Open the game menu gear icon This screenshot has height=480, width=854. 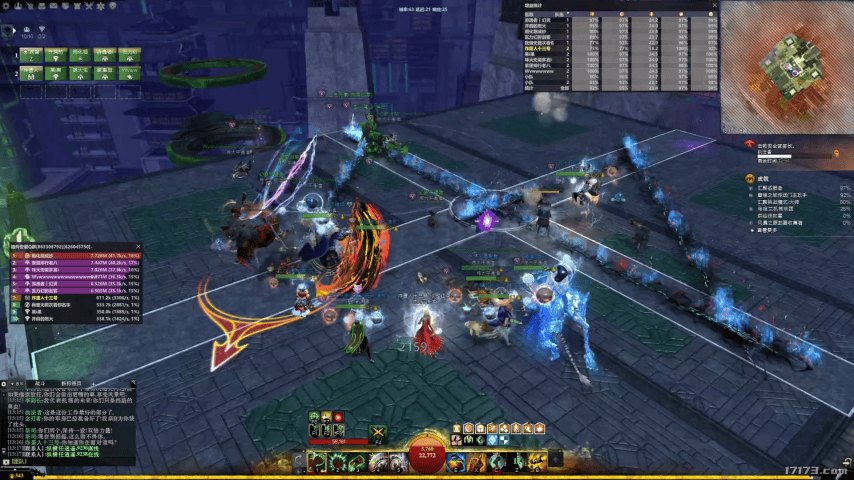click(7, 7)
